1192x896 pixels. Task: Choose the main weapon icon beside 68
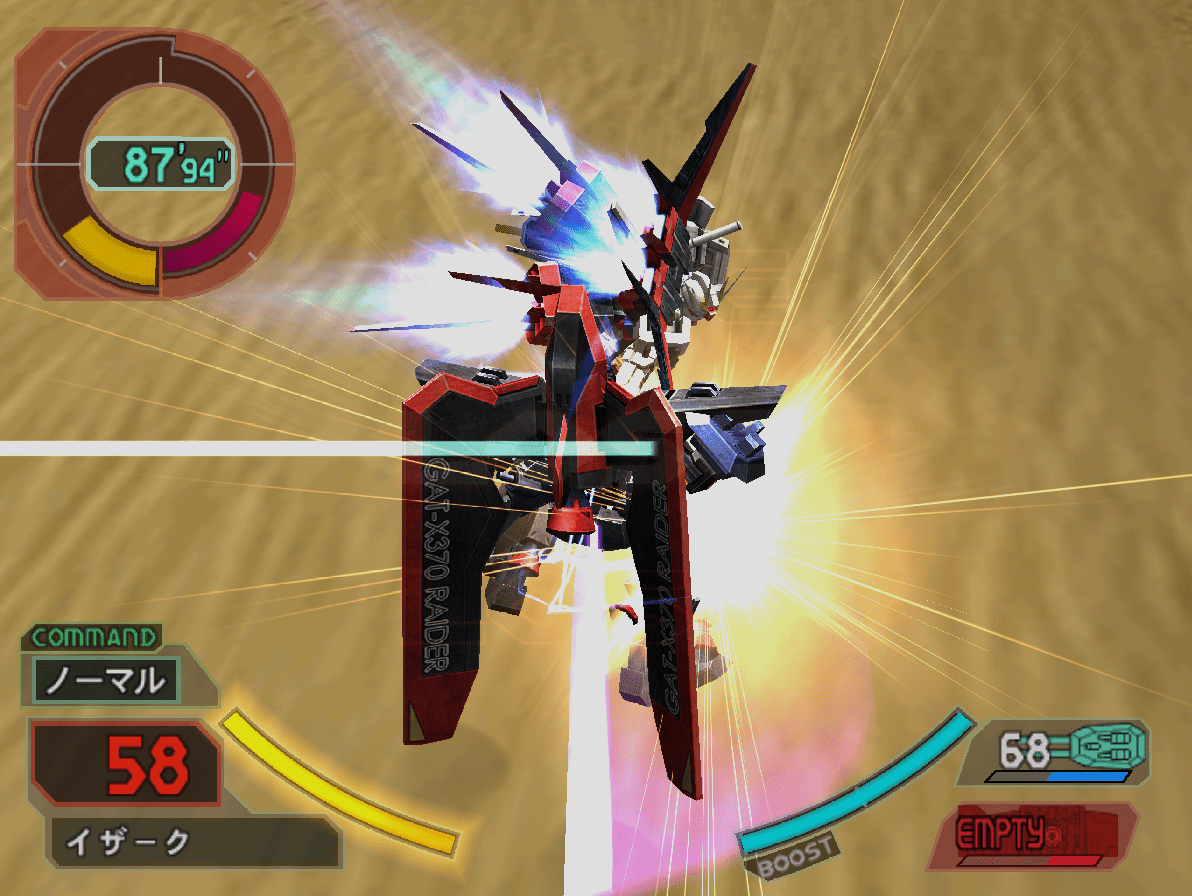point(1107,745)
